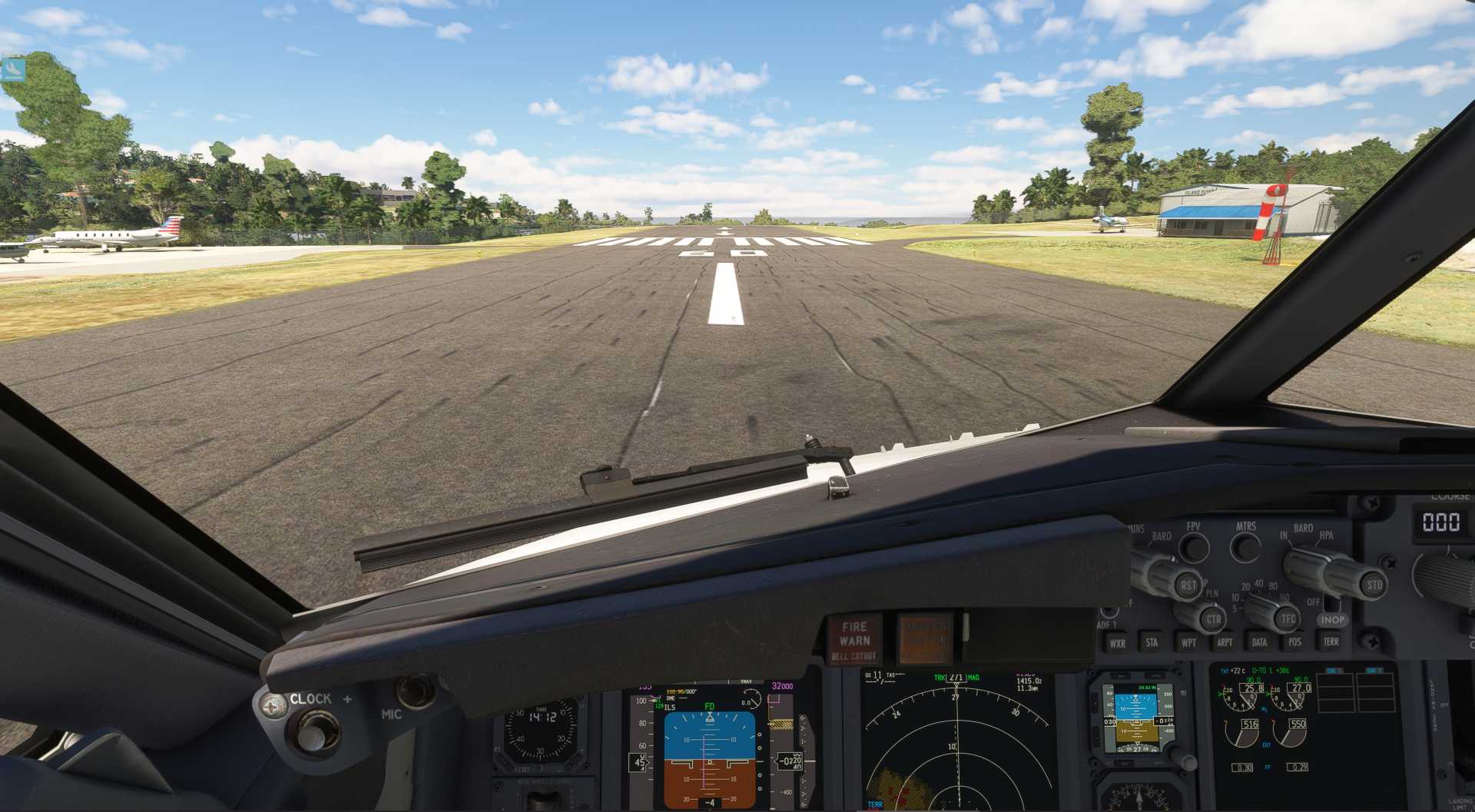Click the landing airplane icon overlay

point(13,70)
